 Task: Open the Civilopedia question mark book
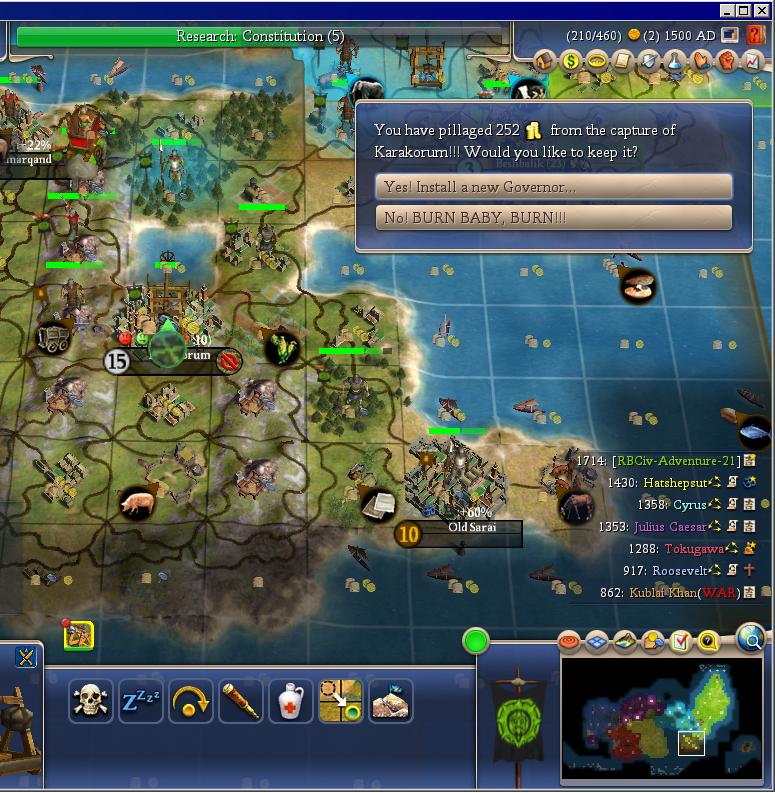click(x=756, y=36)
